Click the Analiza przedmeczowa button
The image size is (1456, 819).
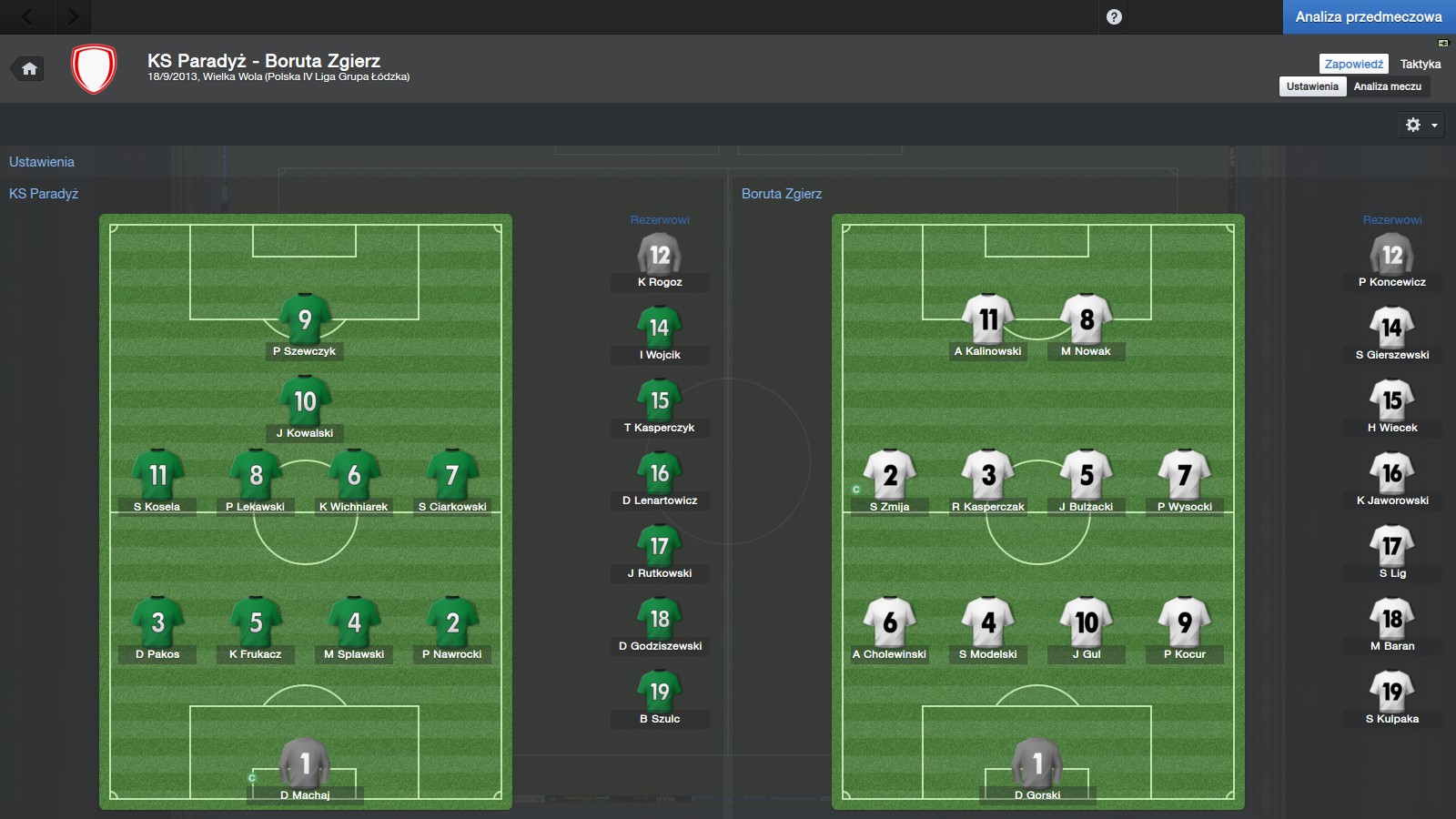1369,16
